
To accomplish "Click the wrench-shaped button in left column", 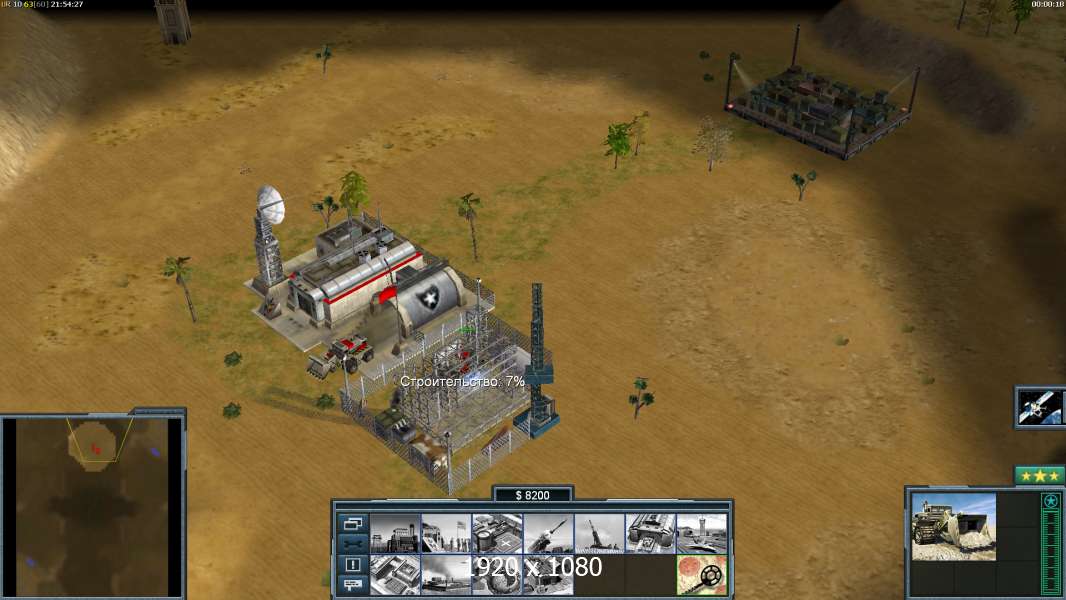I will 352,544.
